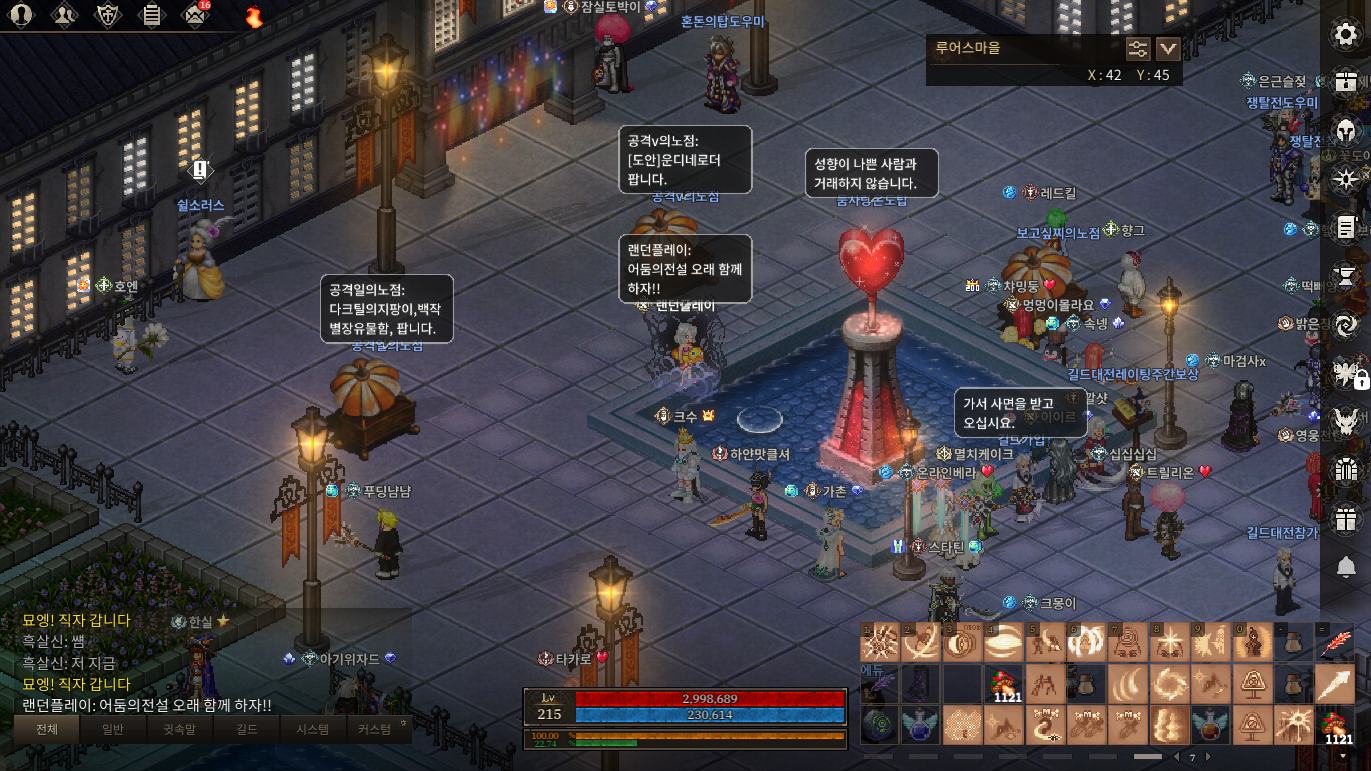Go to the next hotbar page arrow
This screenshot has width=1371, height=771.
(x=1209, y=757)
